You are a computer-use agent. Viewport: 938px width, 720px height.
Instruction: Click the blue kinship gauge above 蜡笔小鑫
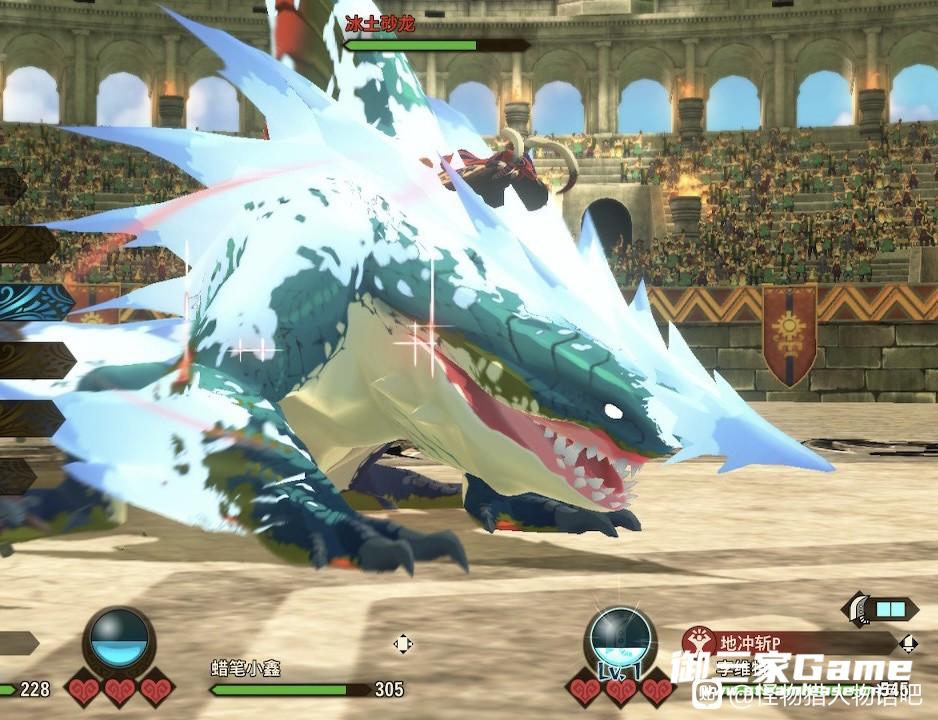click(119, 641)
